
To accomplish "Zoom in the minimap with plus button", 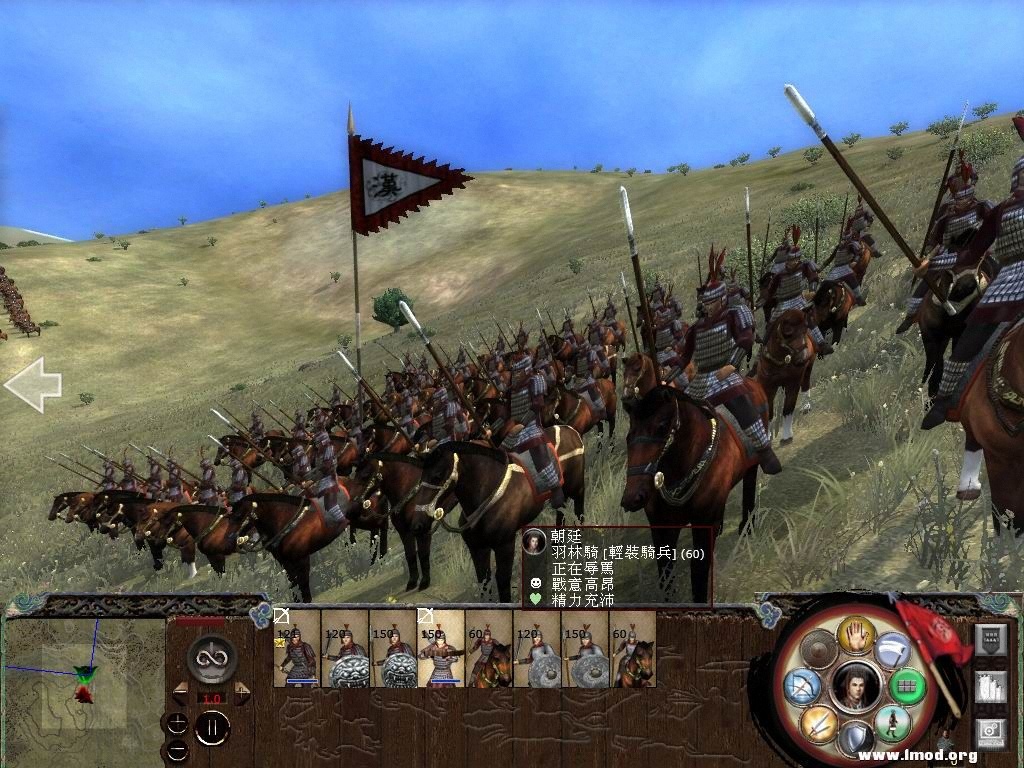I will click(x=177, y=724).
